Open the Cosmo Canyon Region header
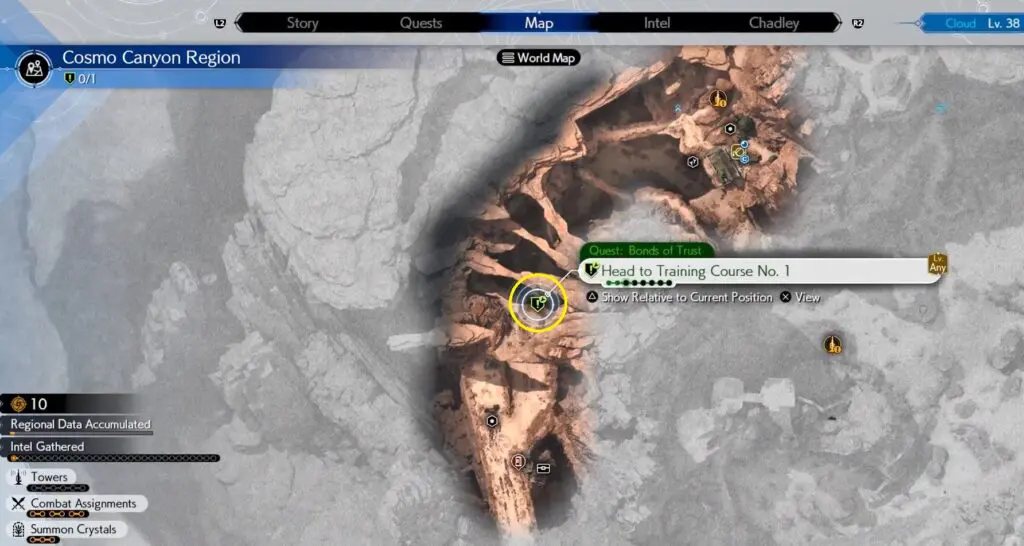1024x546 pixels. [150, 57]
